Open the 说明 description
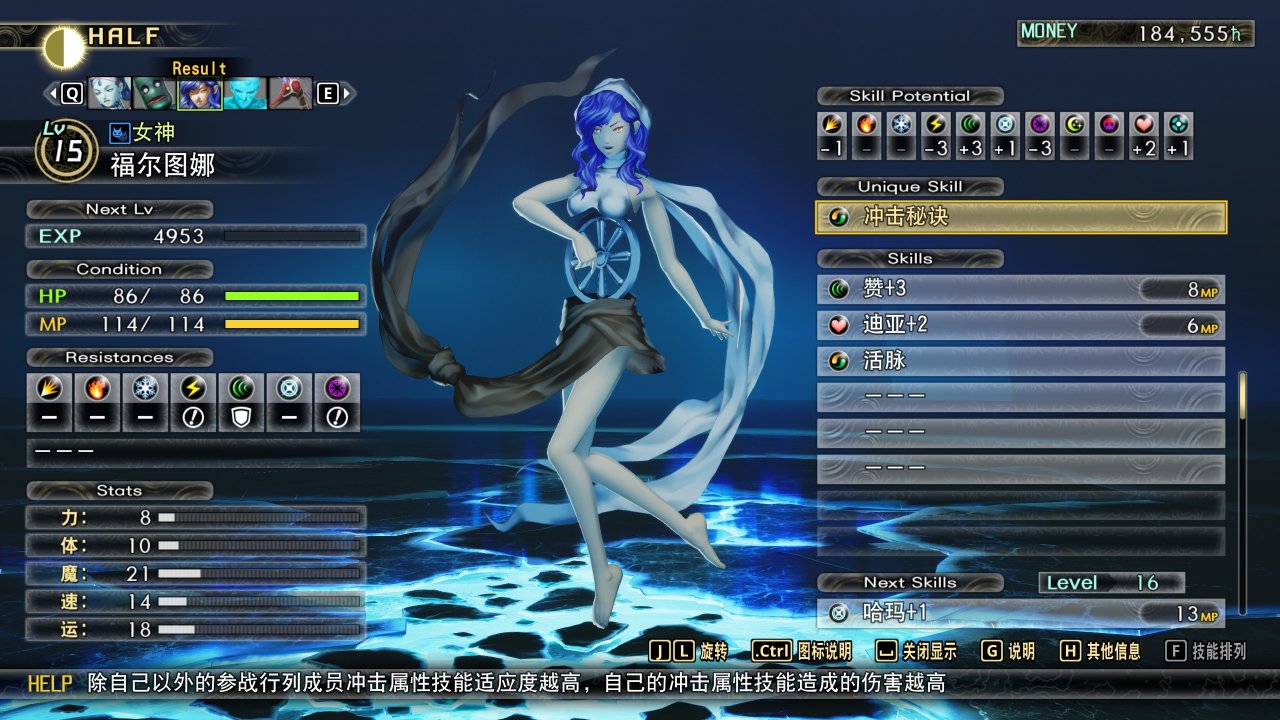This screenshot has height=720, width=1280. (1008, 652)
